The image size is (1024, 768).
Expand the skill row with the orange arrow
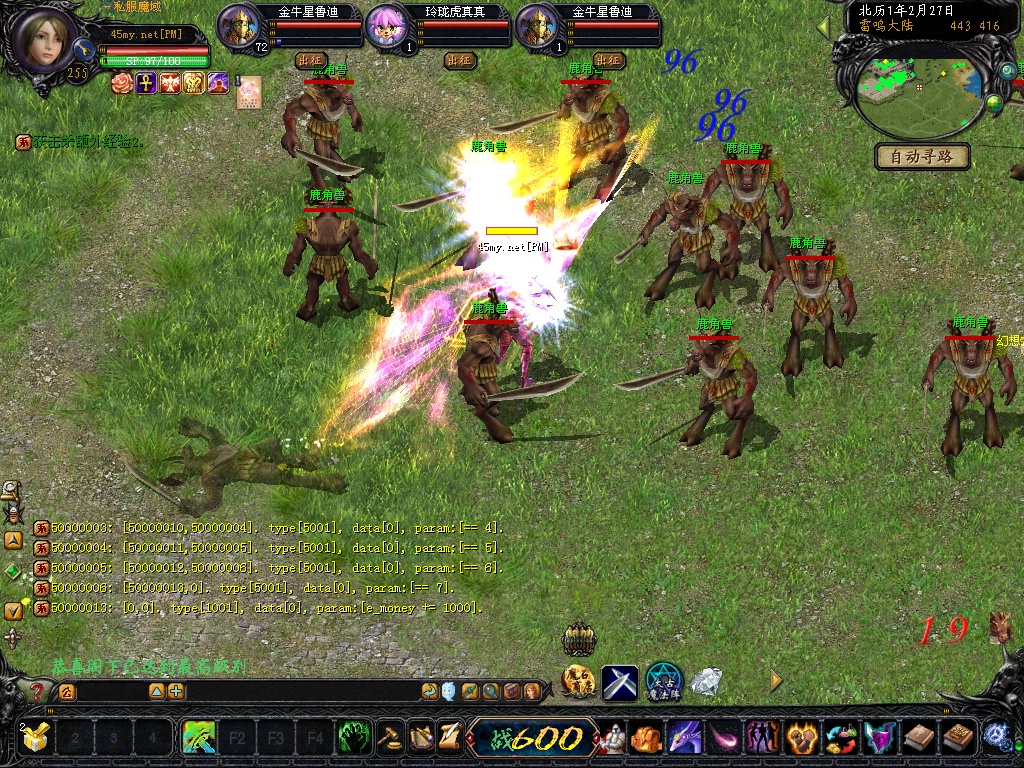[775, 681]
